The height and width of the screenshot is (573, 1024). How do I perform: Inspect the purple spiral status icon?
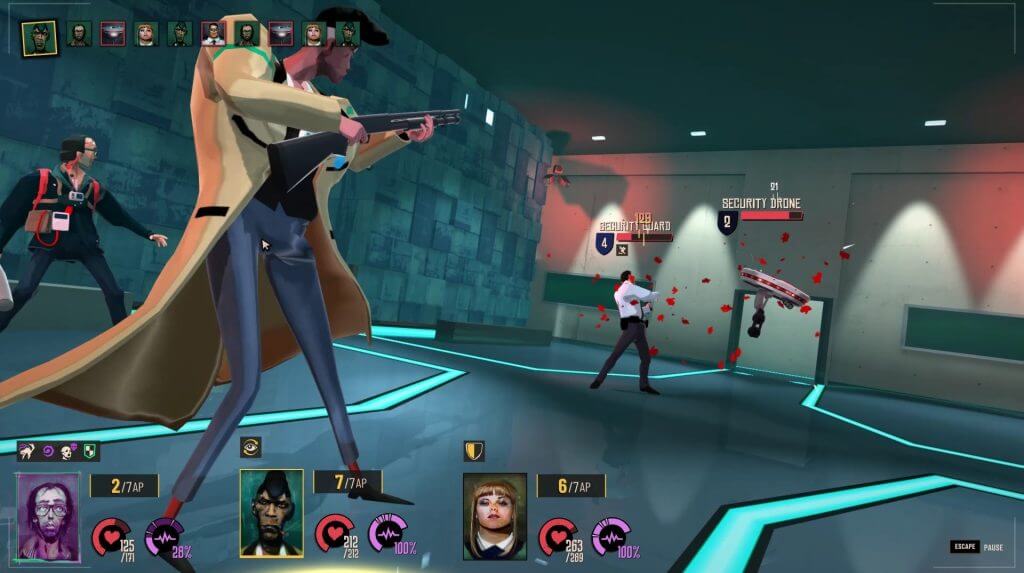[x=48, y=451]
